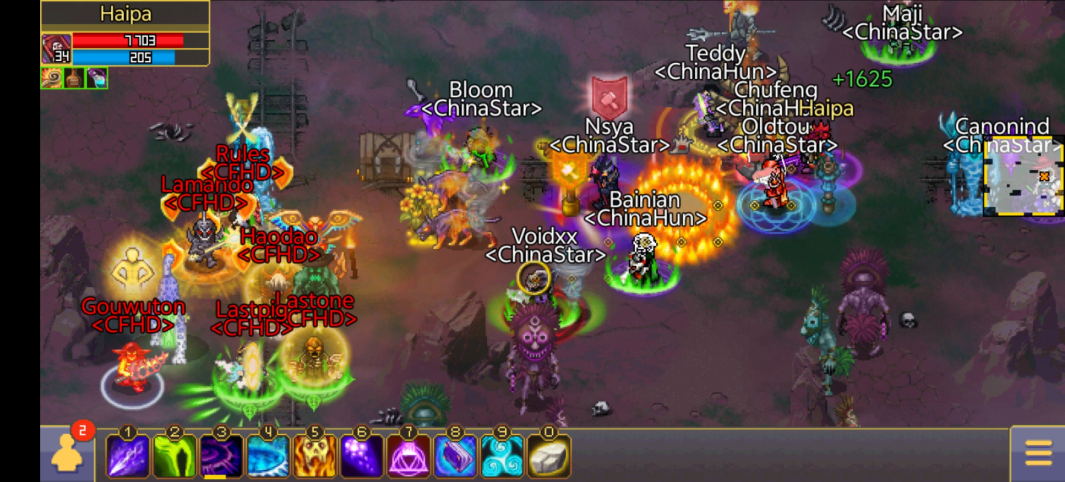Screen dimensions: 1065x482
Task: Cast the dark purple vortex skill in slot 3
Action: tap(222, 456)
